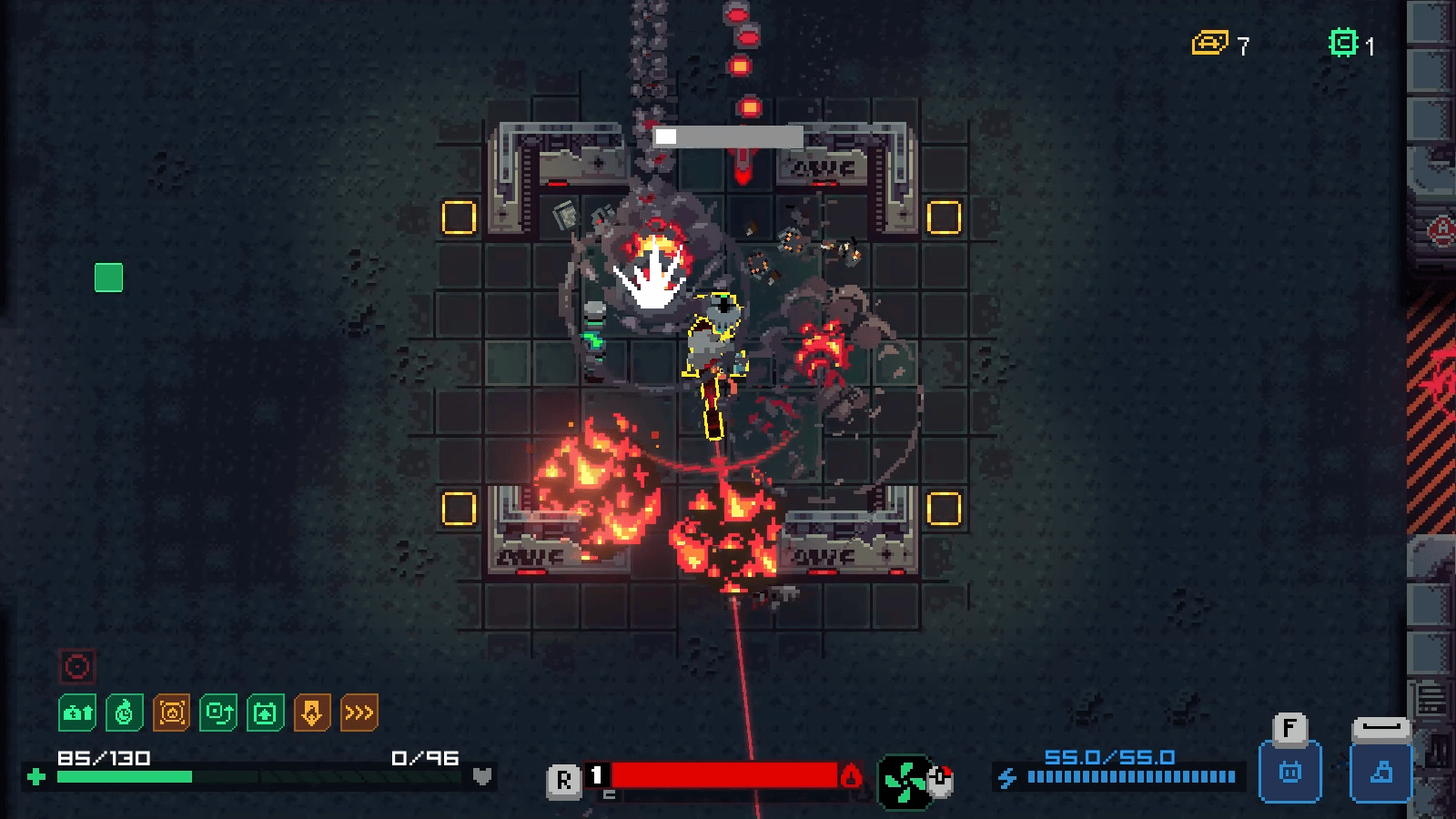Activate the blue robot ability slot
1456x819 pixels.
(1289, 773)
